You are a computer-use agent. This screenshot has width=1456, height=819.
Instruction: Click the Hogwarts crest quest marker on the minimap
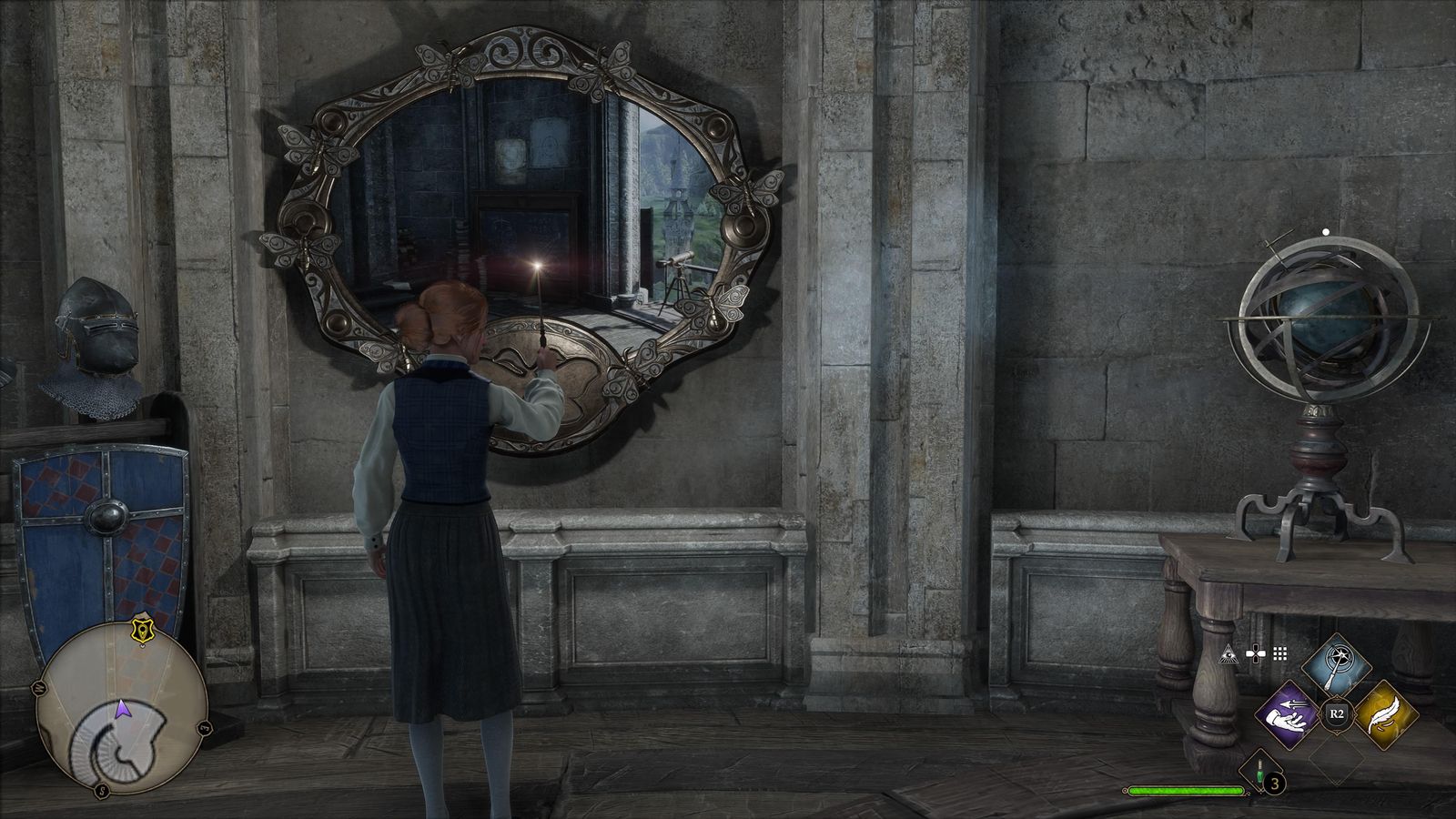[142, 630]
